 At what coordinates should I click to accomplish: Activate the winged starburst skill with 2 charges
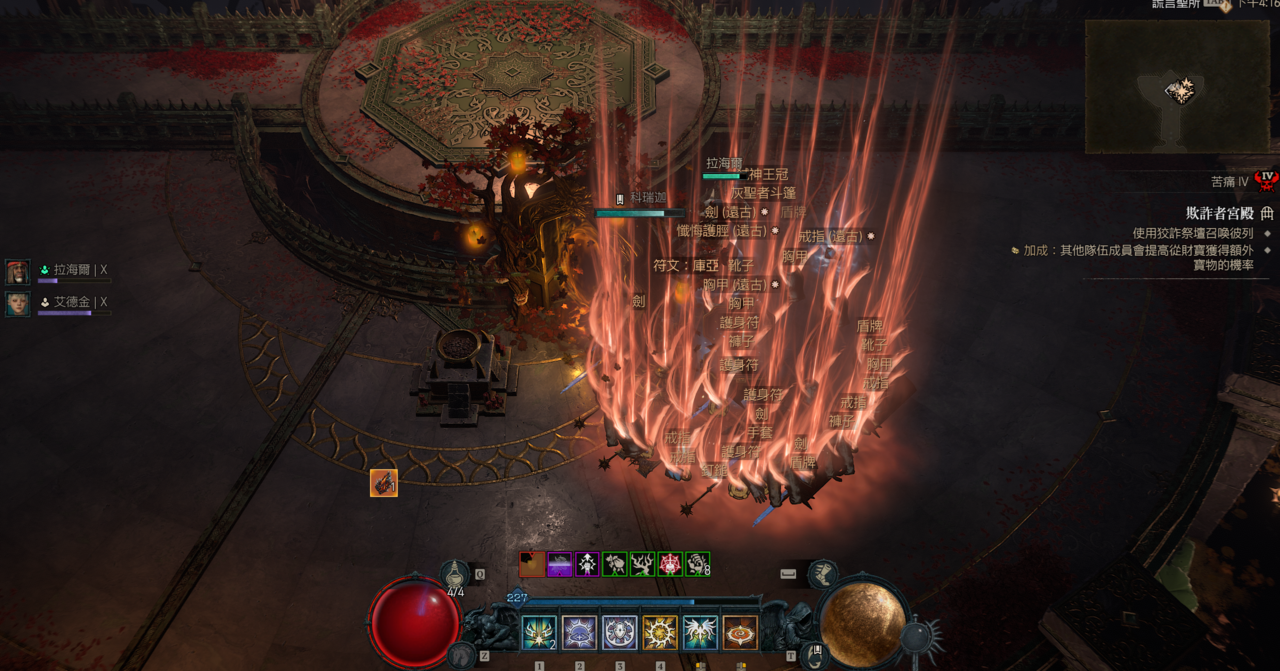pyautogui.click(x=539, y=633)
